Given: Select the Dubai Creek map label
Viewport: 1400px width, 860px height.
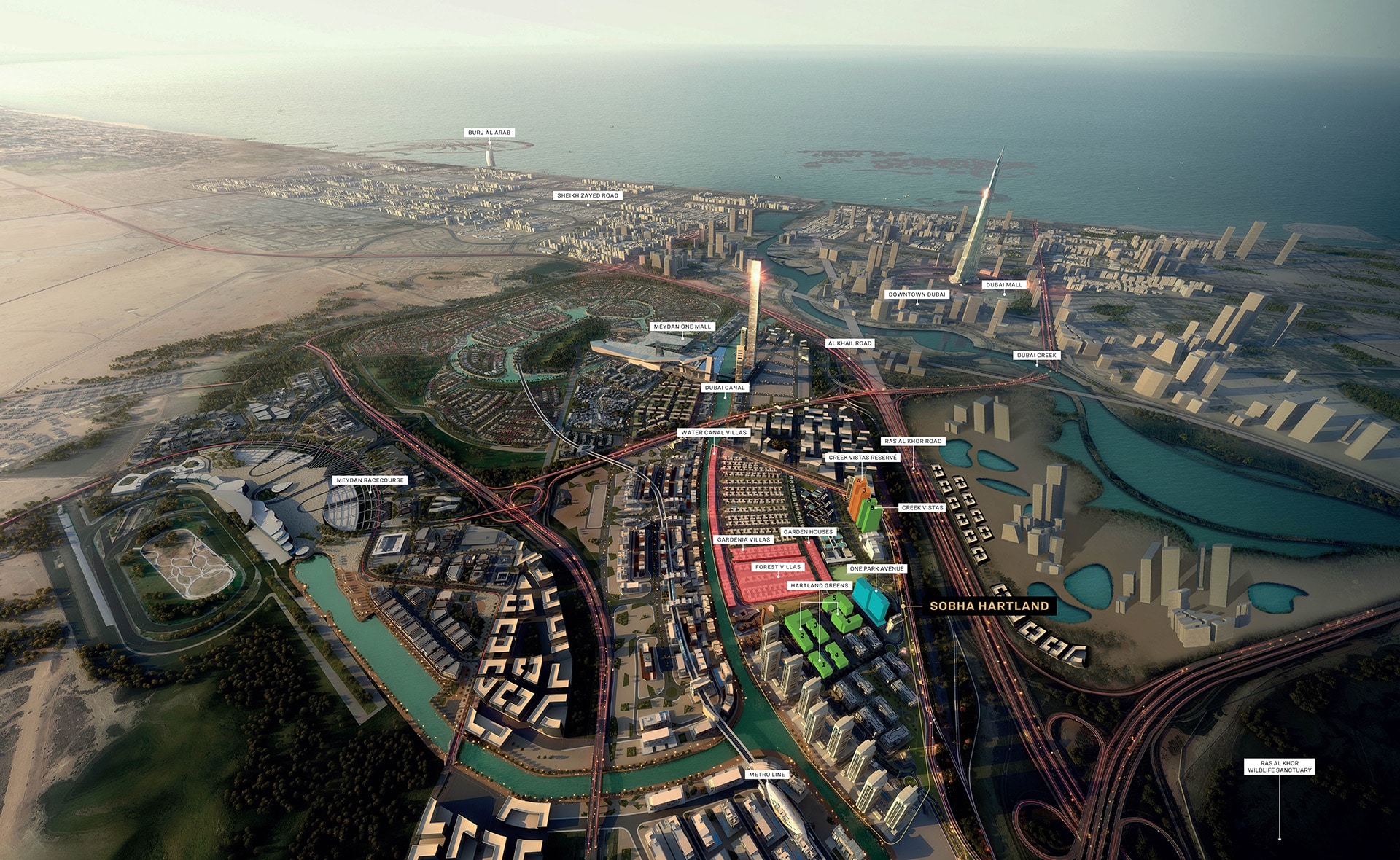Looking at the screenshot, I should [1036, 356].
